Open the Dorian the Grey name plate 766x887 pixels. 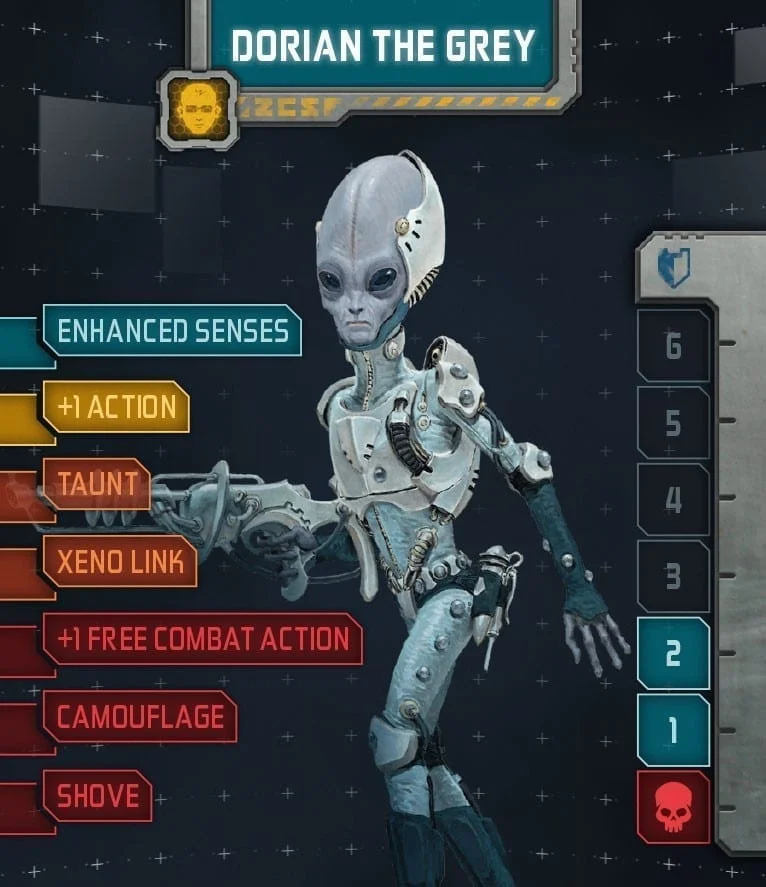383,46
